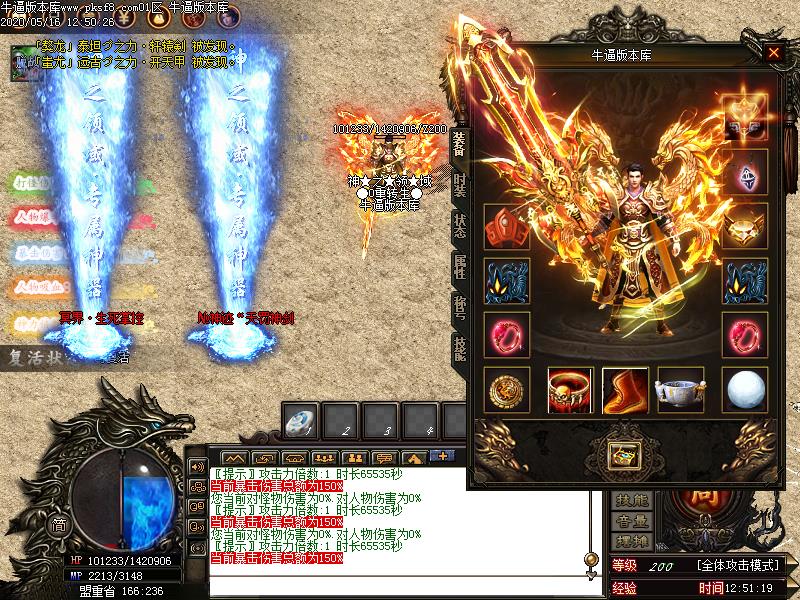This screenshot has height=600, width=800.
Task: Switch to the 时装 (fashion) tab
Action: tap(459, 186)
